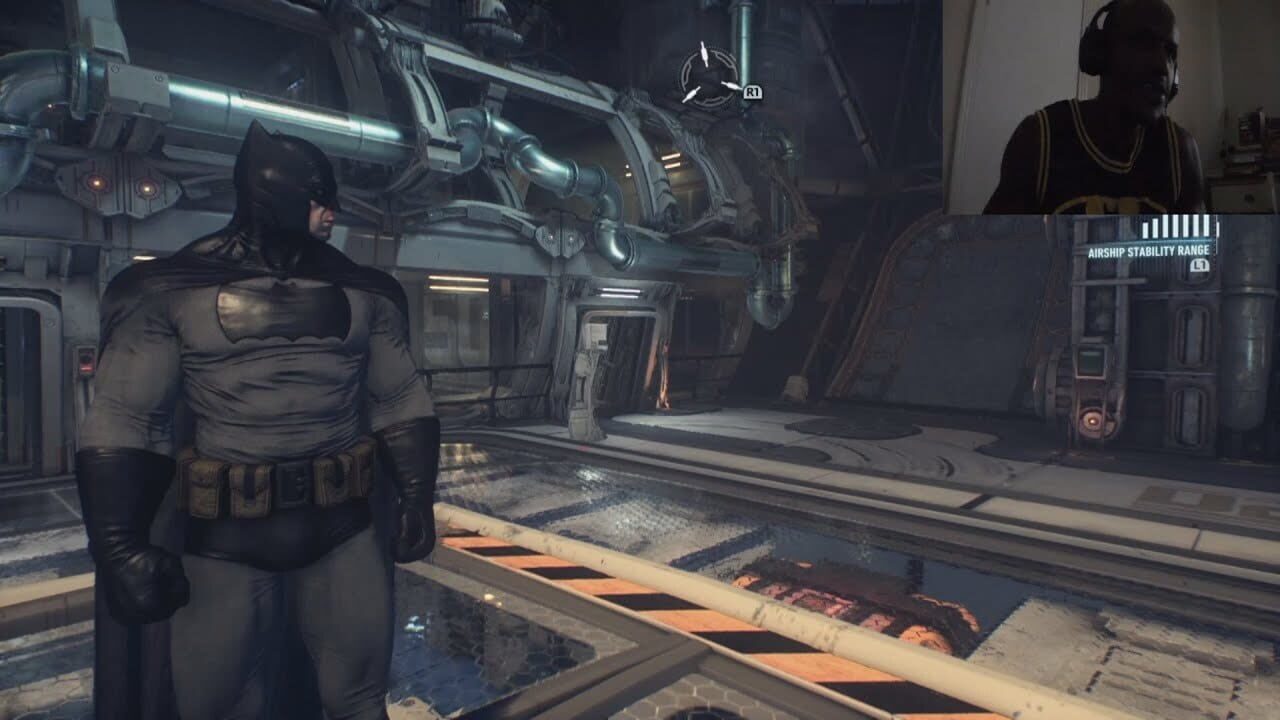Click the upper pointer of the reticle

(x=703, y=53)
